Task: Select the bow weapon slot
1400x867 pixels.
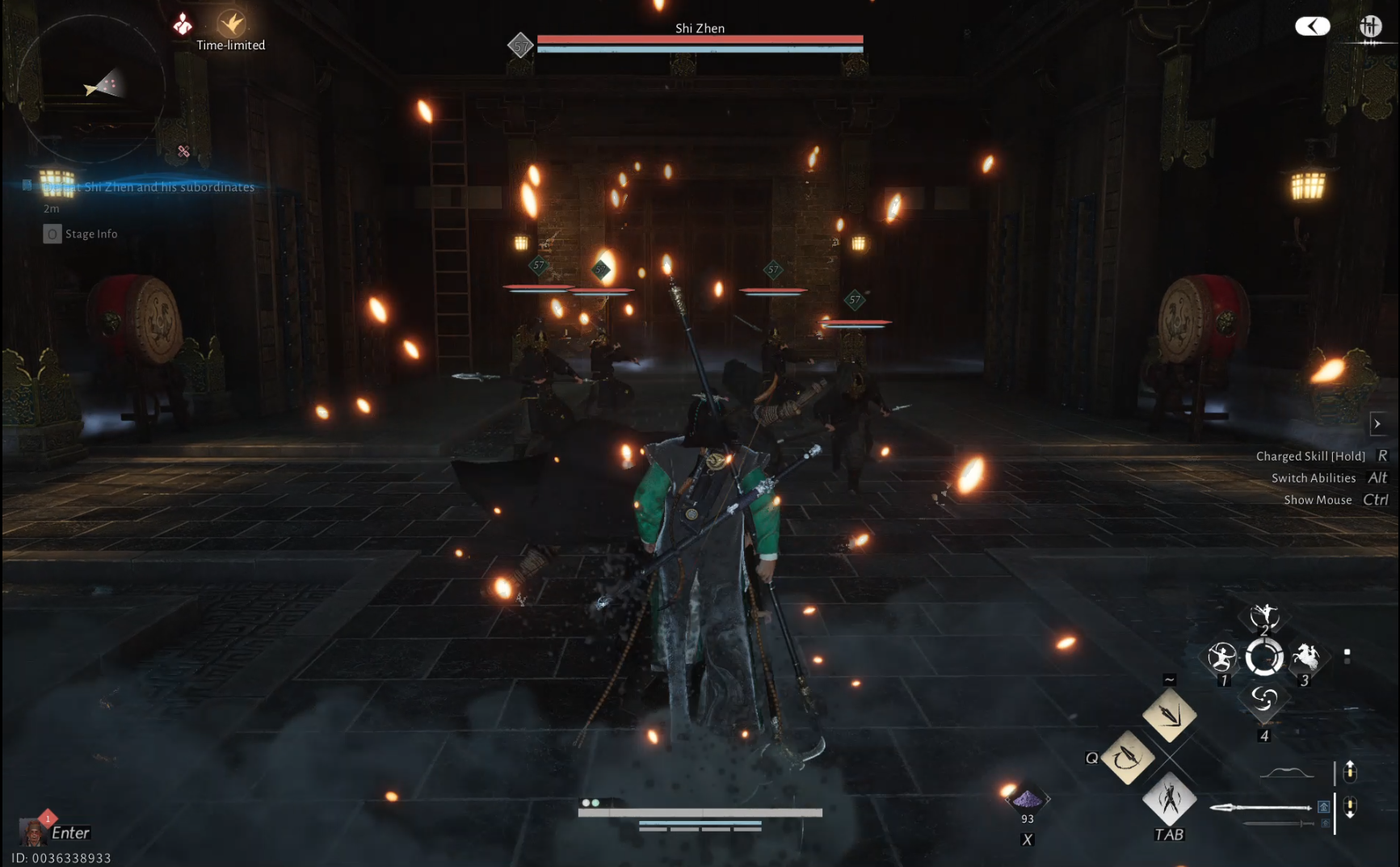Action: (x=1286, y=773)
